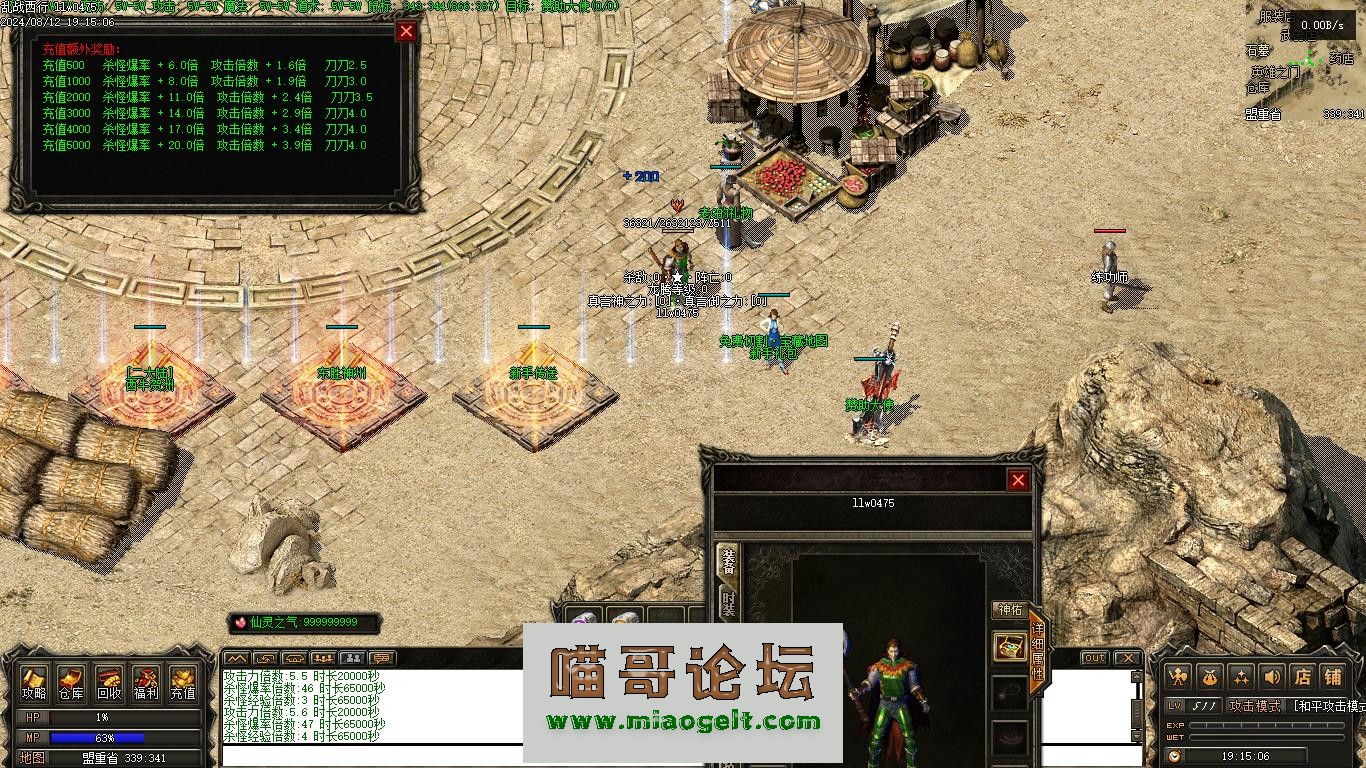Click the minimap in the top corner
The height and width of the screenshot is (768, 1366).
tap(1305, 60)
